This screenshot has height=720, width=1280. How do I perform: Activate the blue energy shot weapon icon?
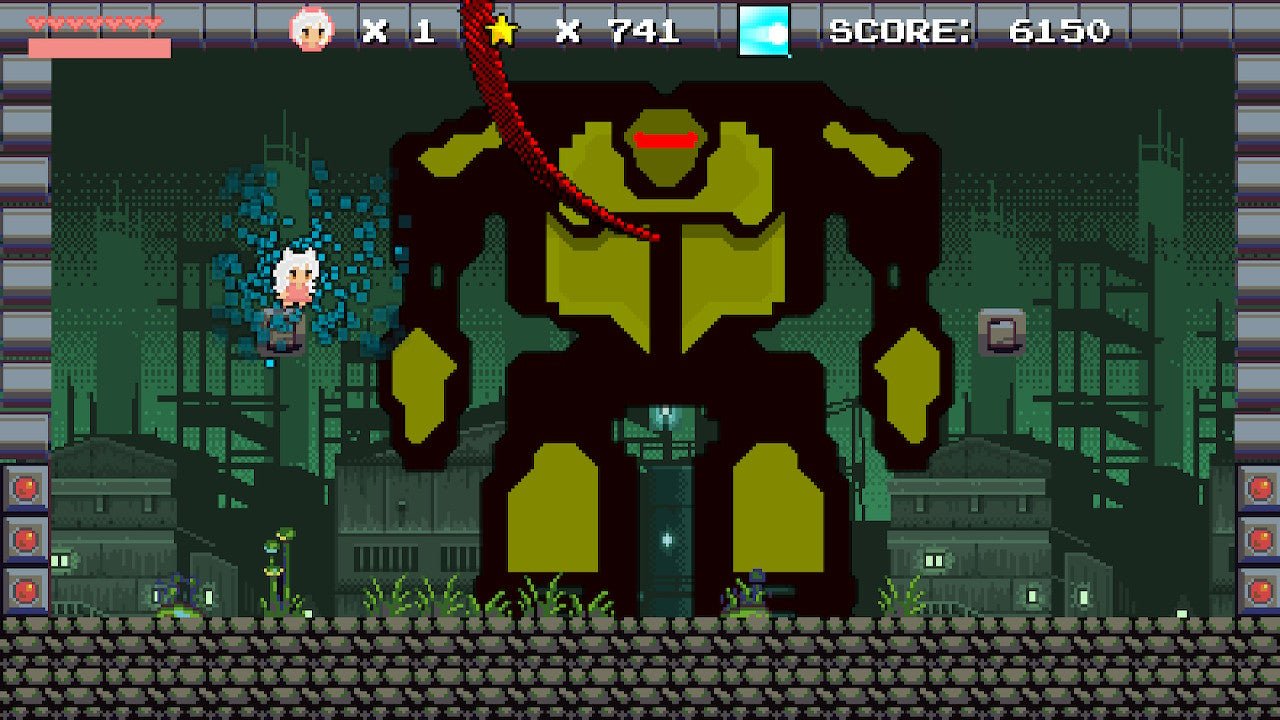click(x=764, y=31)
